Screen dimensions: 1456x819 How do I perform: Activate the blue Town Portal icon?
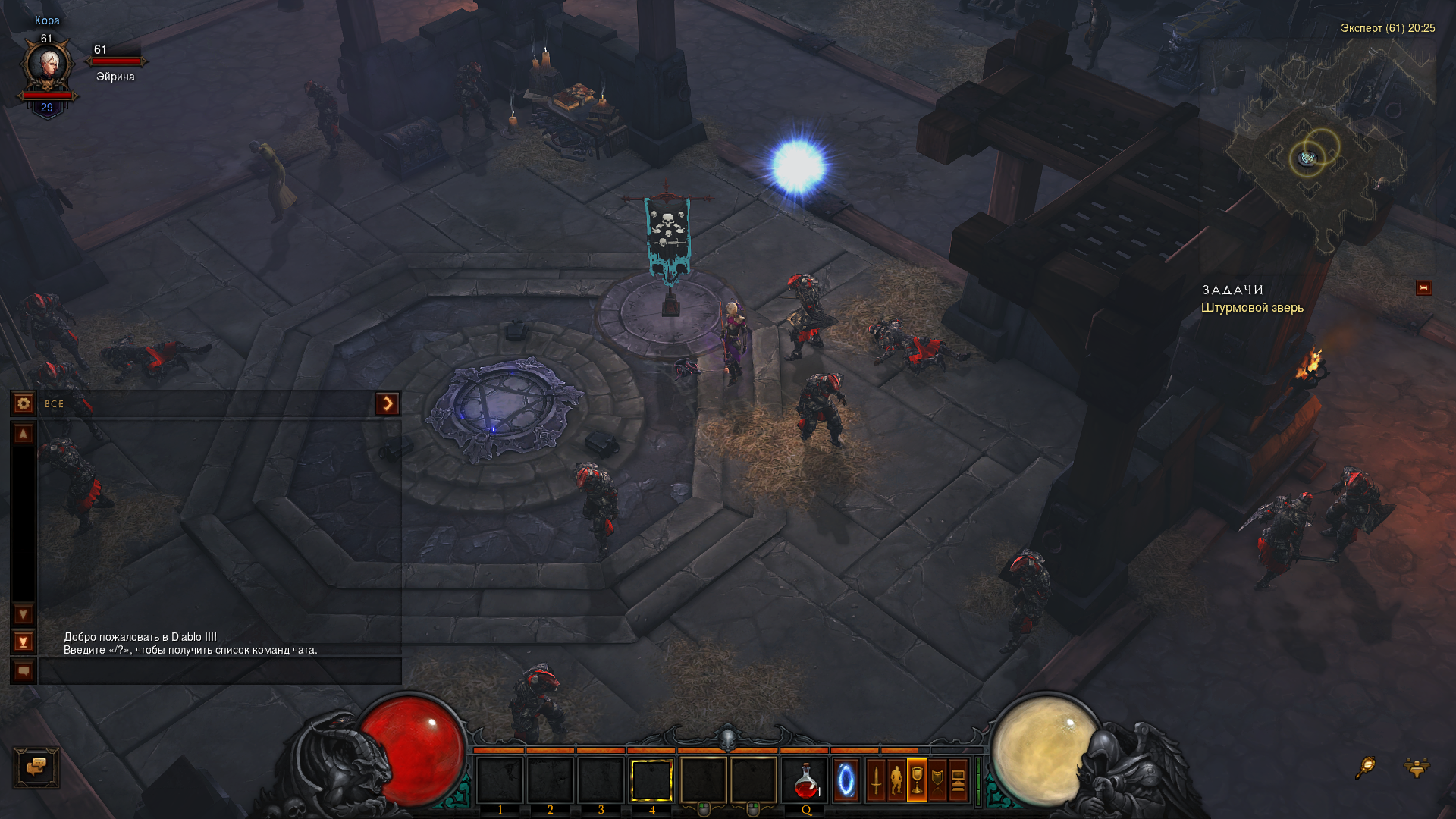[846, 780]
